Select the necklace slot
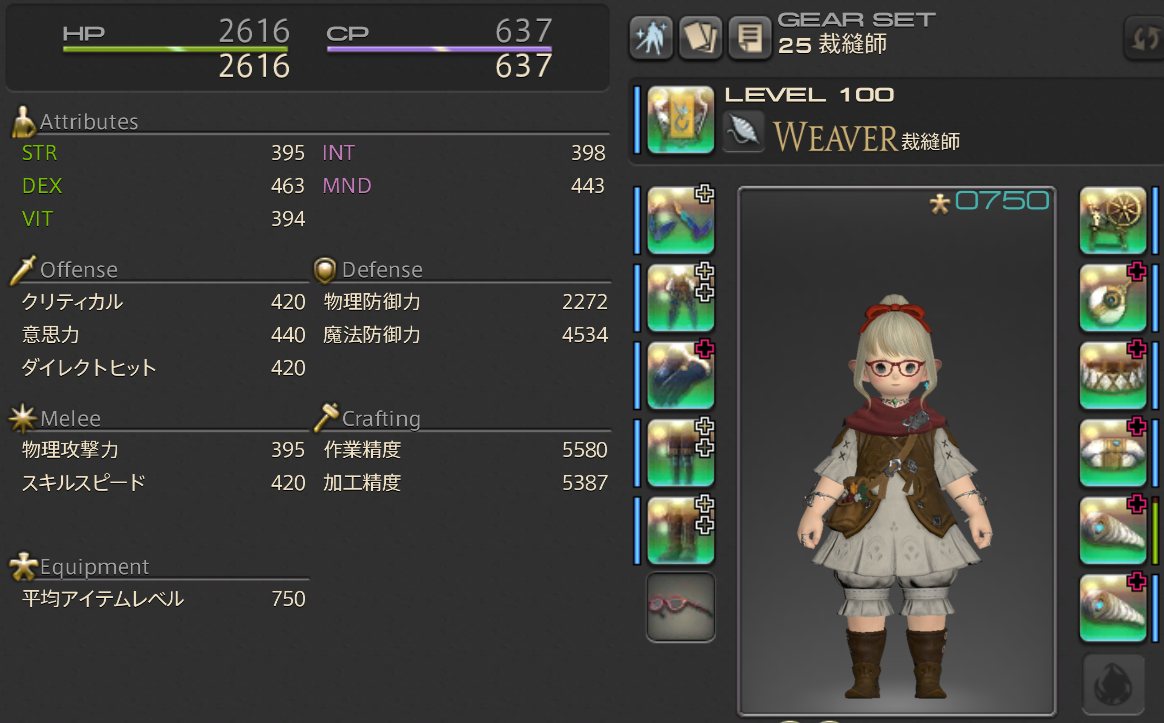This screenshot has height=723, width=1164. tap(1112, 375)
